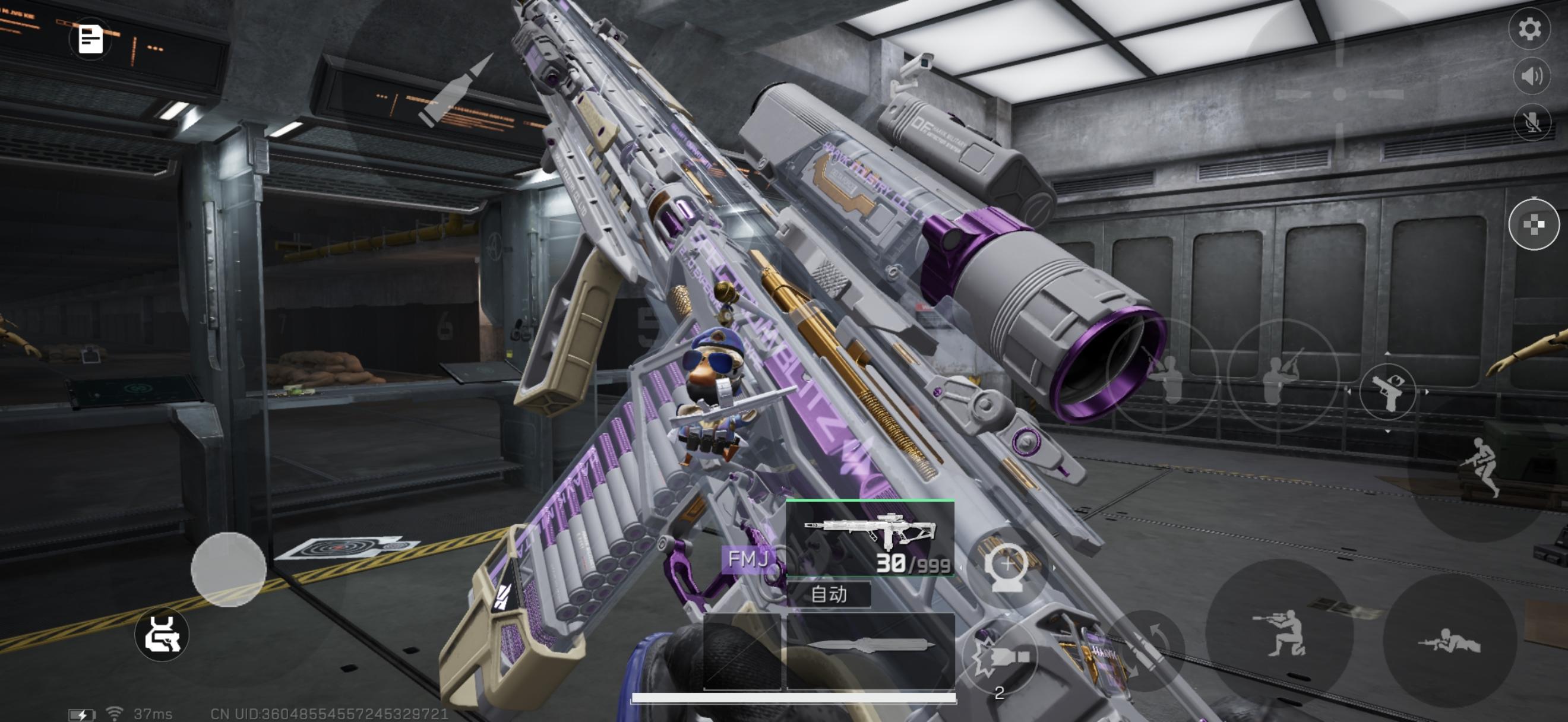
Task: Switch to the pistol sidearm
Action: click(x=1387, y=392)
